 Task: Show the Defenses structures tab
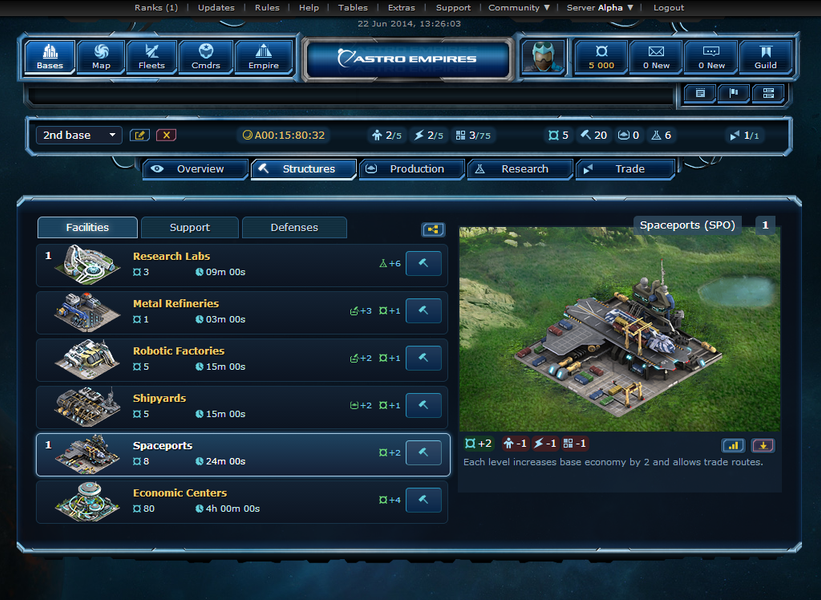point(294,227)
